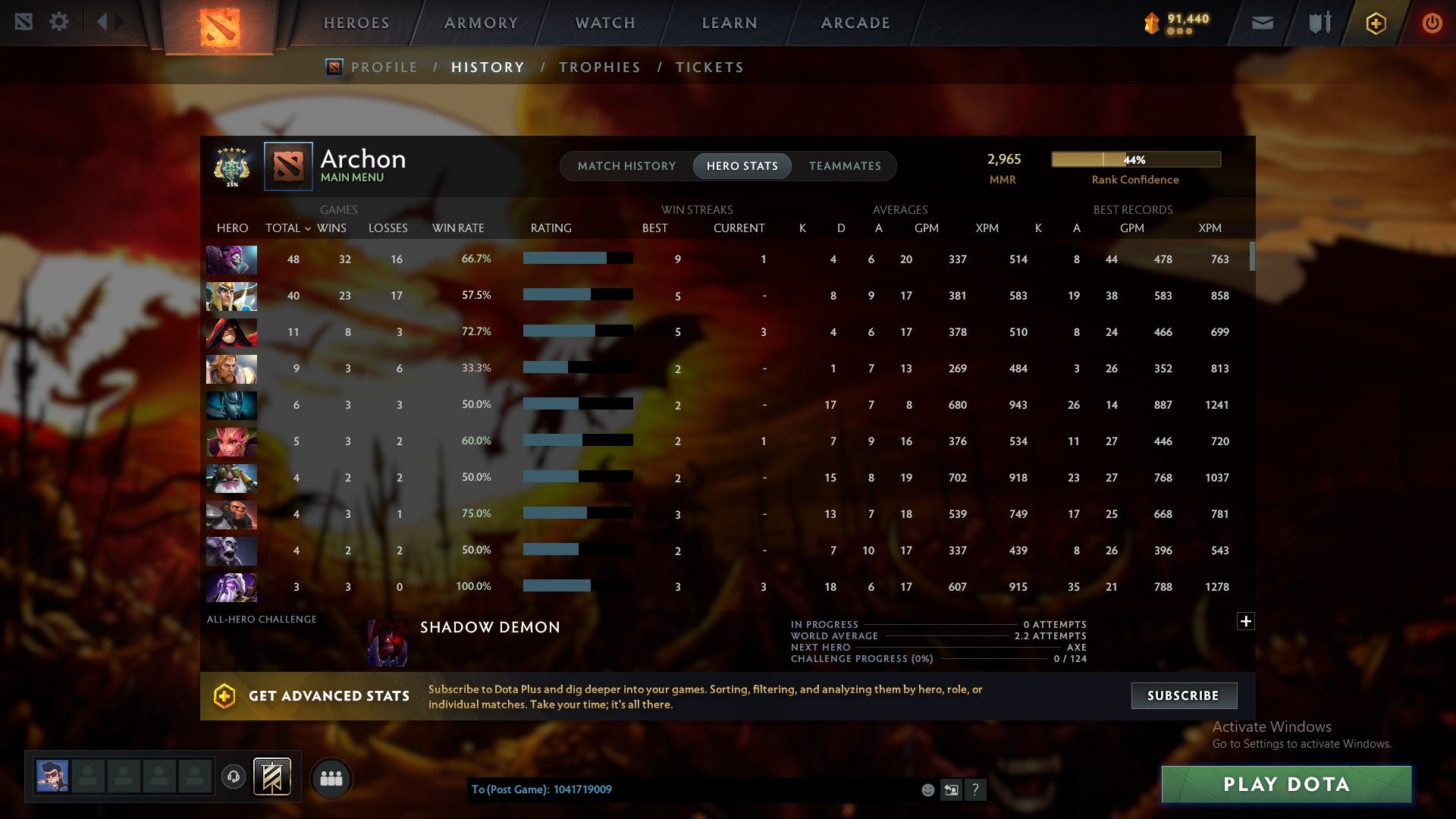Expand All-Hero Challenge details with the plus
Viewport: 1456px width, 819px height.
[x=1245, y=622]
